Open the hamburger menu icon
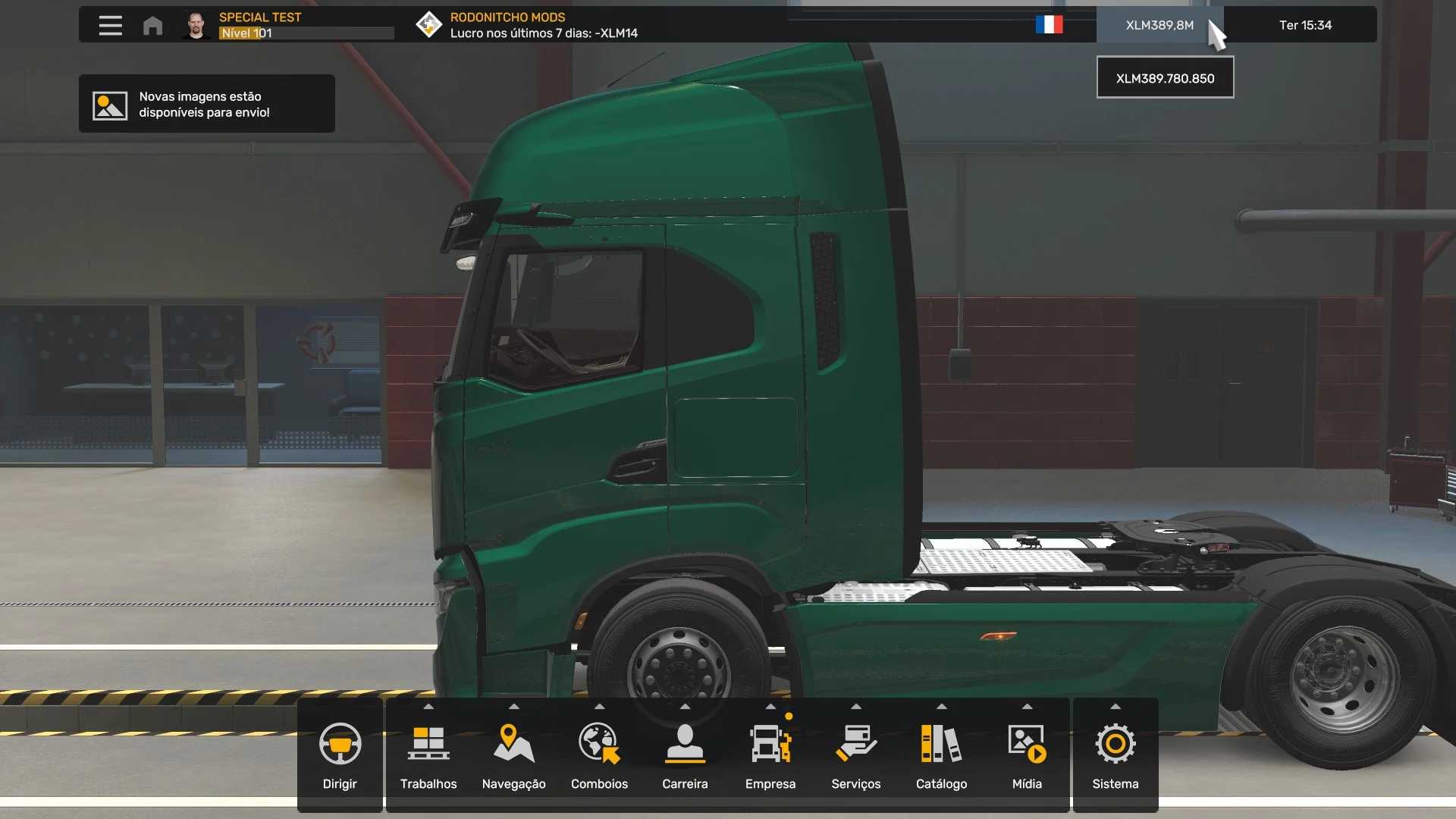1456x819 pixels. (x=110, y=25)
